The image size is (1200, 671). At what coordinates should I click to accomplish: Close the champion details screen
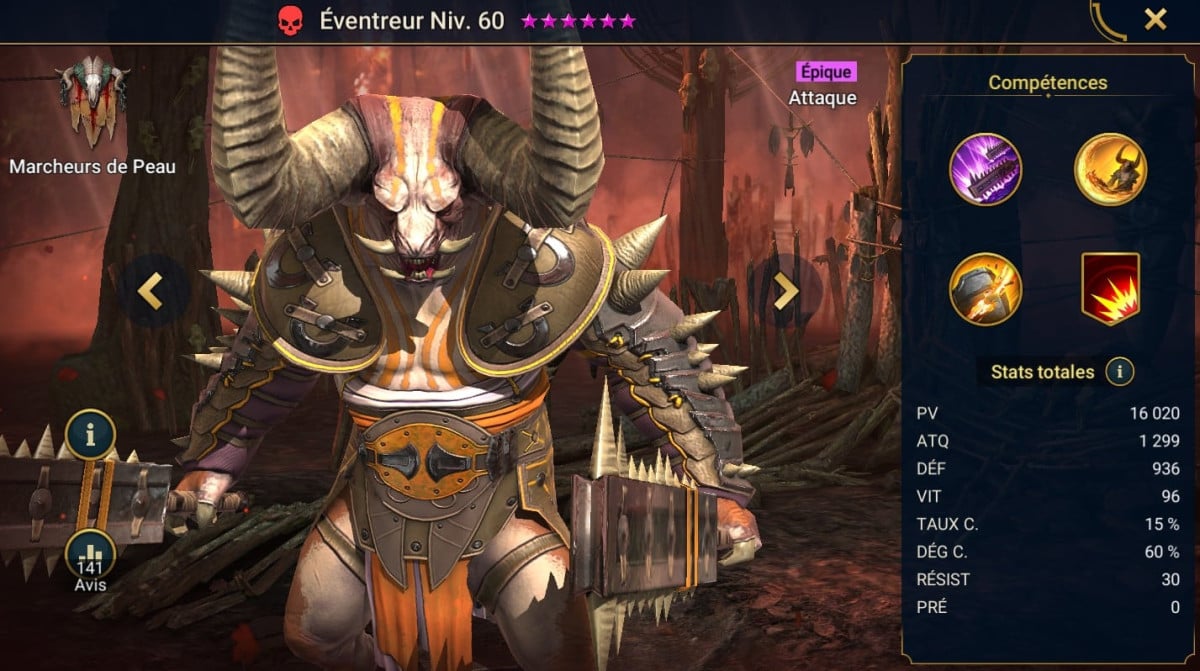[x=1155, y=19]
